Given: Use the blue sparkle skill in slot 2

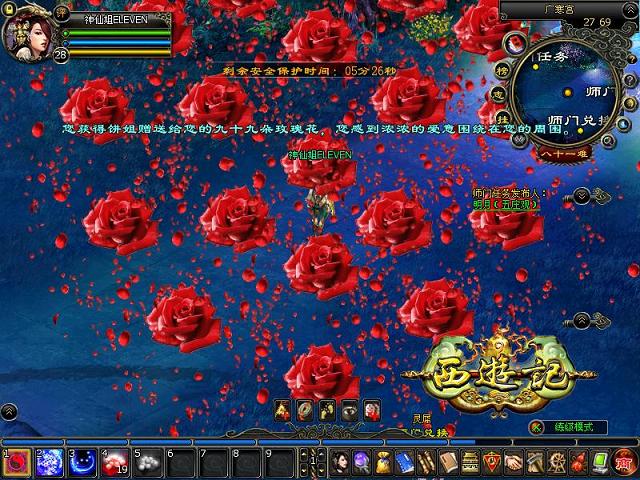Looking at the screenshot, I should (x=49, y=462).
